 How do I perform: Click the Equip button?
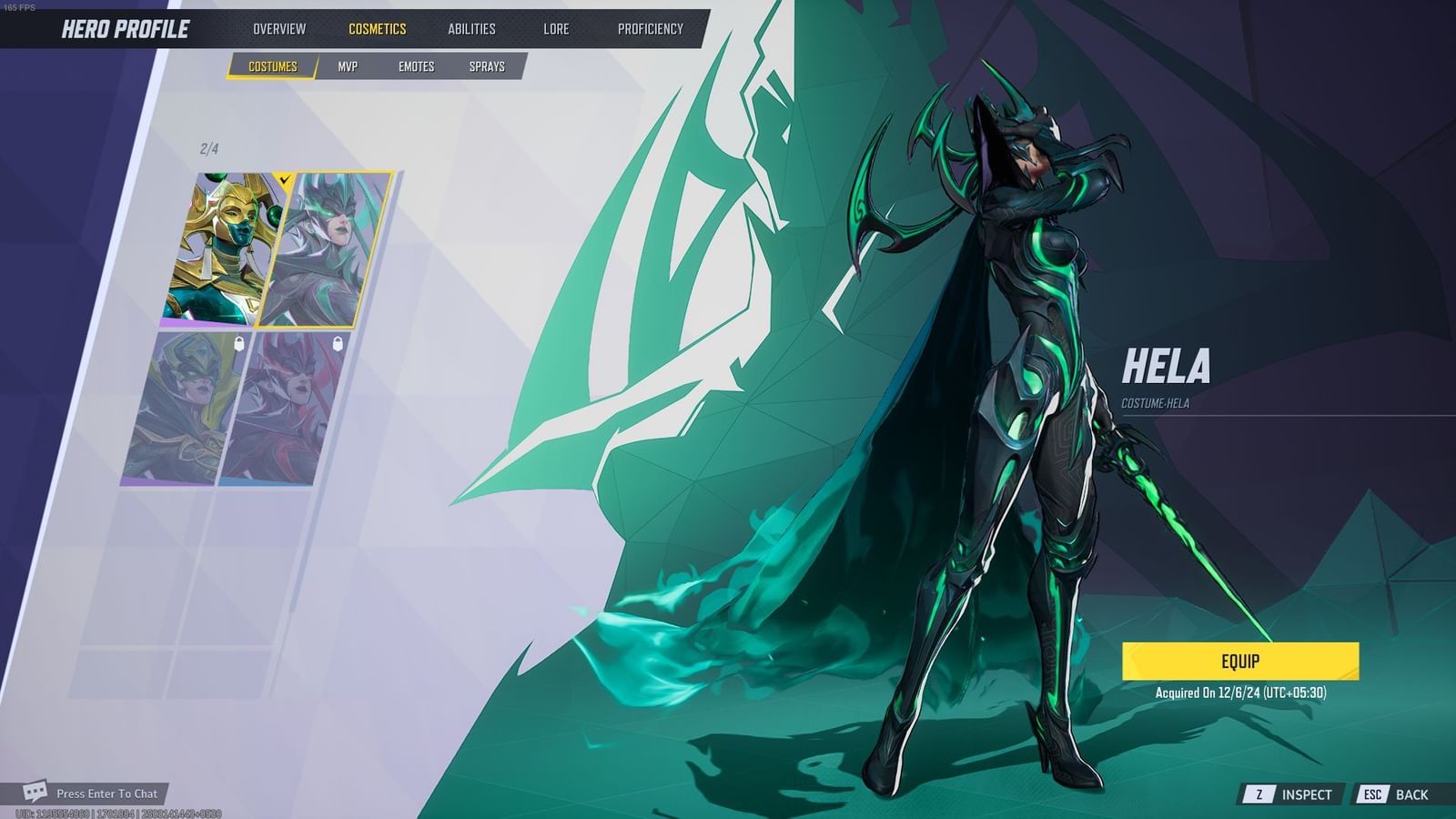pyautogui.click(x=1241, y=662)
